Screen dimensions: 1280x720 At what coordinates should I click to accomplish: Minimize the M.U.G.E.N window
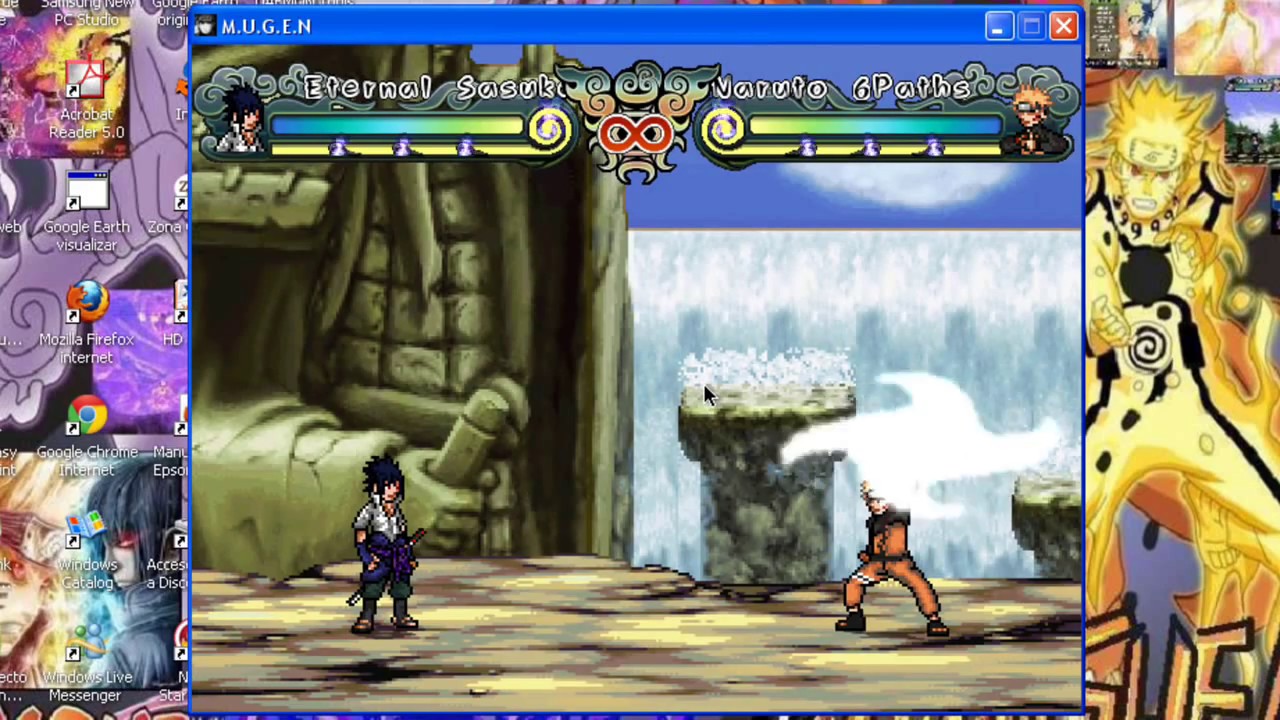pyautogui.click(x=997, y=26)
